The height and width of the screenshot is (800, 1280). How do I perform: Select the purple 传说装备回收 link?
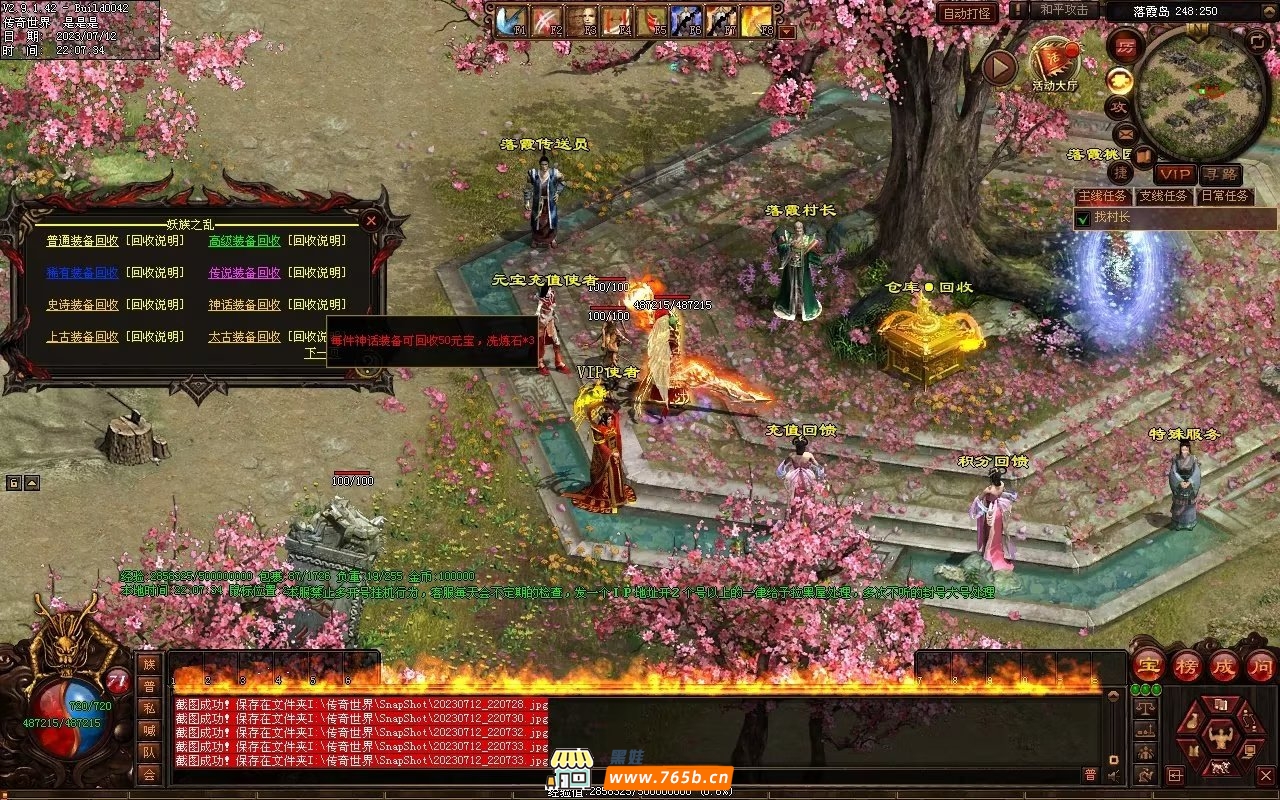244,273
